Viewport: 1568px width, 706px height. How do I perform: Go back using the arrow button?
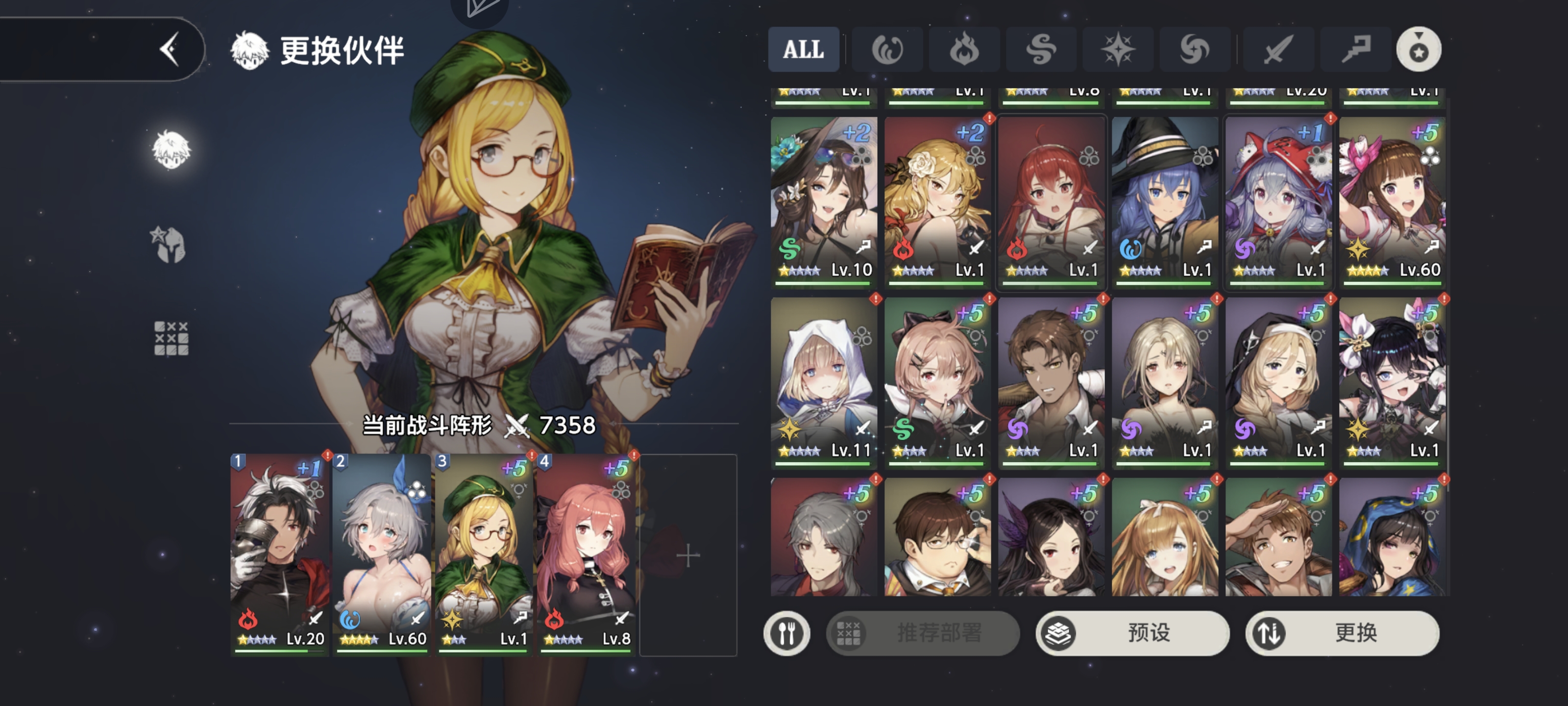(x=169, y=50)
